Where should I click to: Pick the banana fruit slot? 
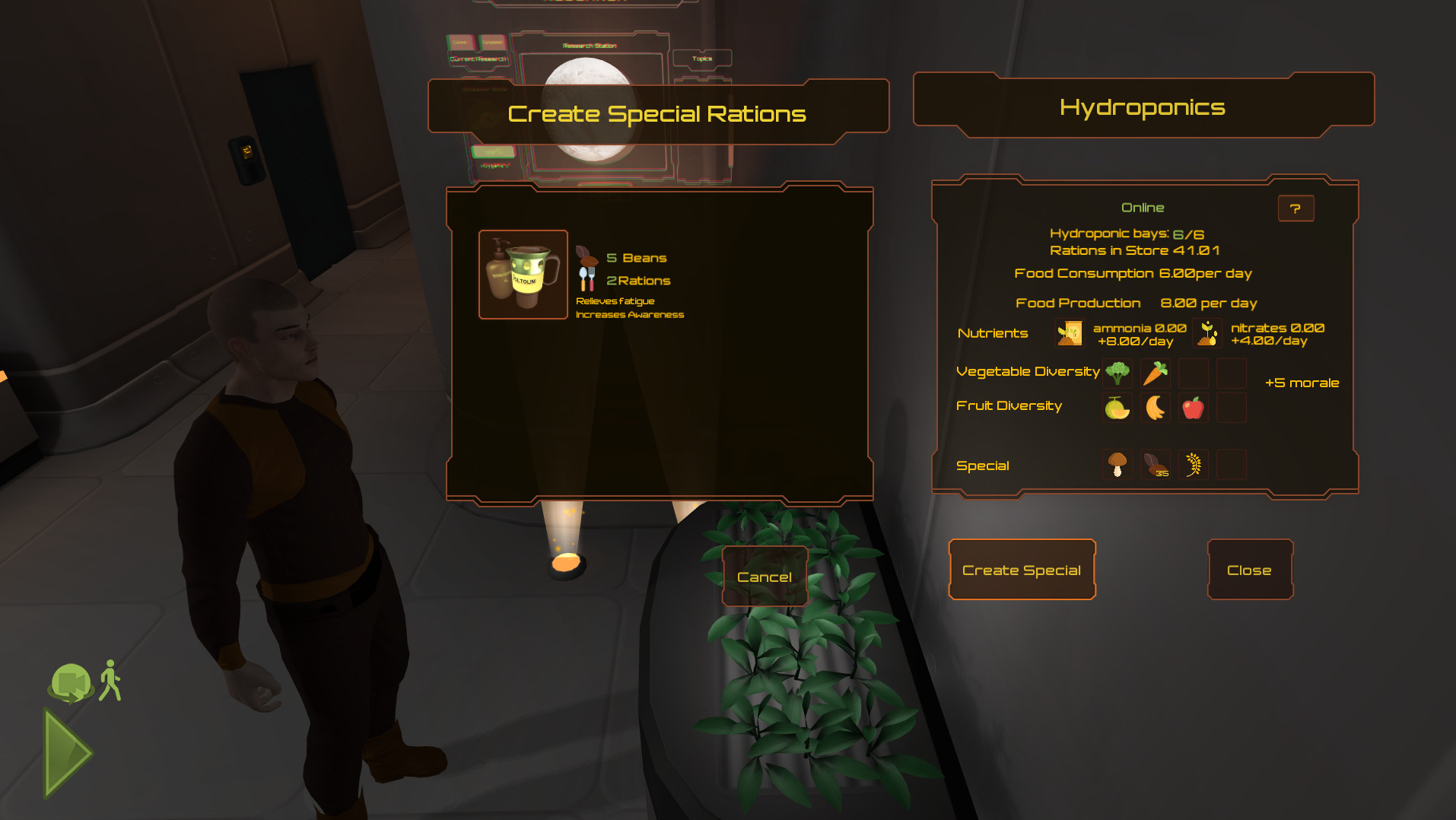click(1156, 408)
